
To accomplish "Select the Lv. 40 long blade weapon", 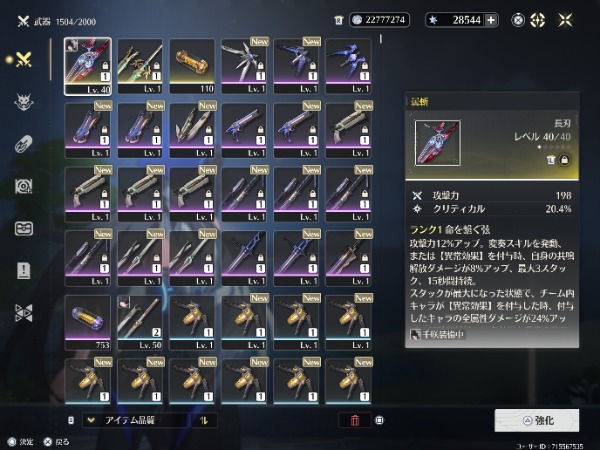I will [88, 66].
